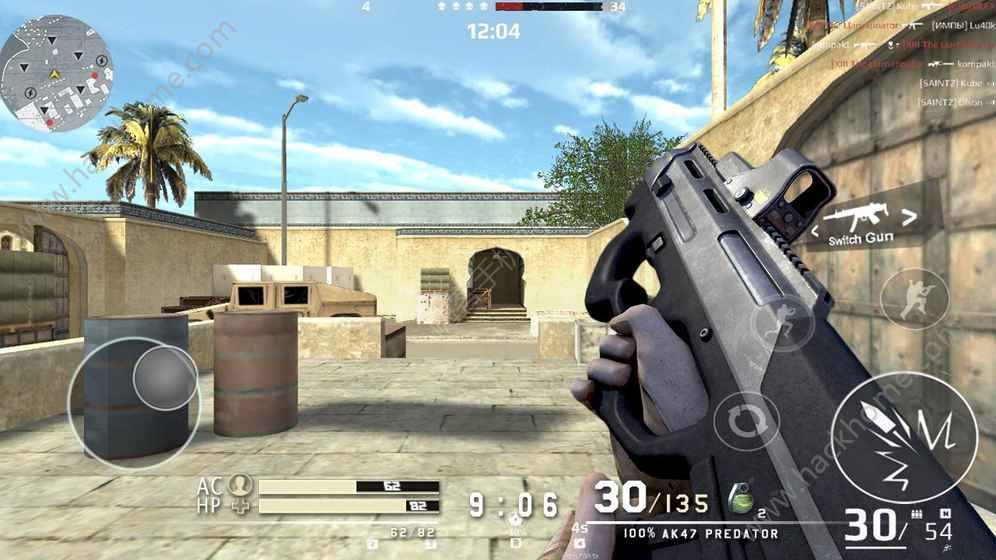Select the grenade icon
The width and height of the screenshot is (996, 560).
pos(741,498)
